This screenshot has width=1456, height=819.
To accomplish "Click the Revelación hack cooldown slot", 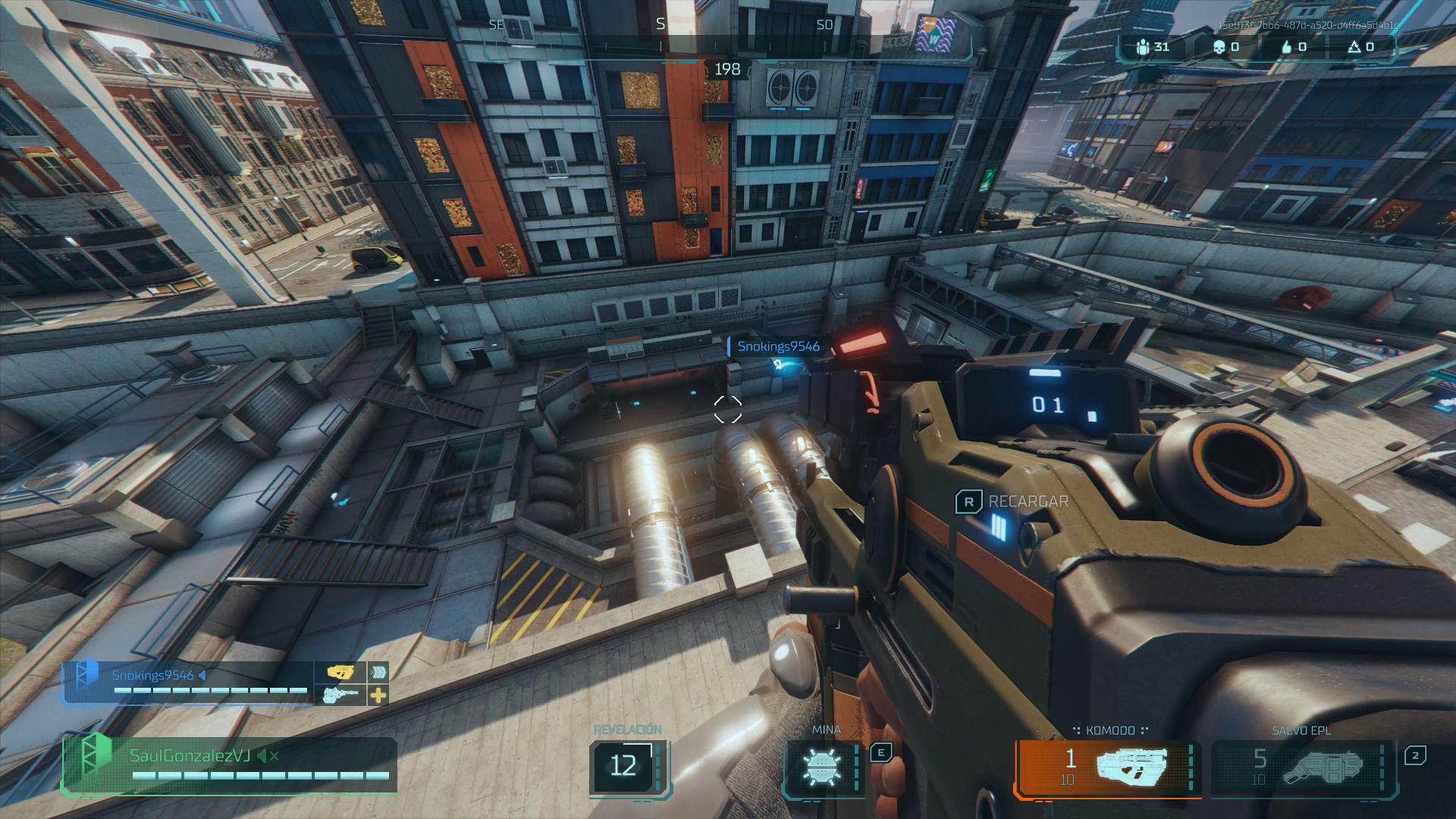I will [625, 766].
